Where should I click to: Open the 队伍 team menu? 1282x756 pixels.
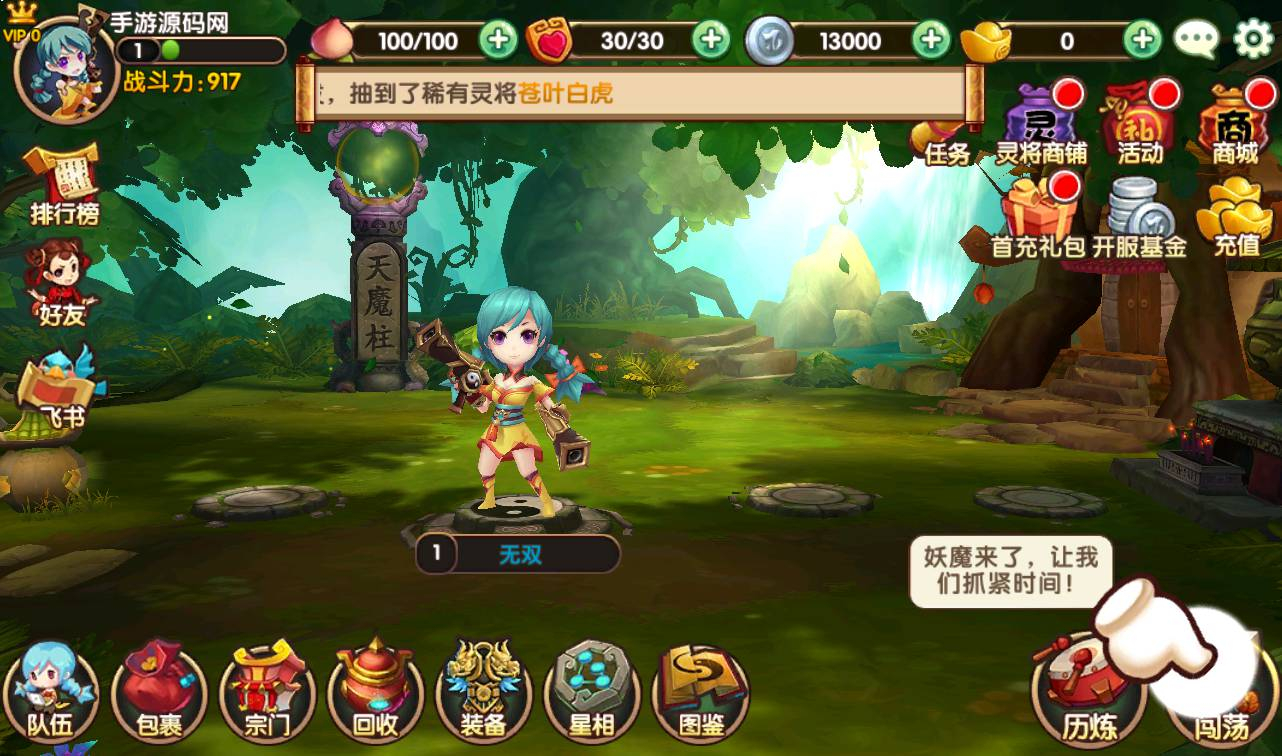(50, 693)
